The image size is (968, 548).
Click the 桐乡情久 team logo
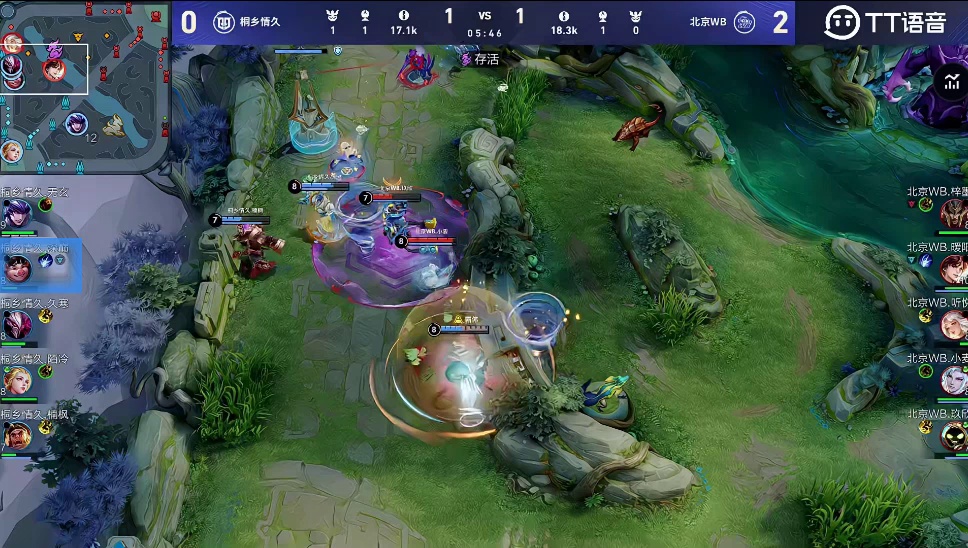(224, 22)
